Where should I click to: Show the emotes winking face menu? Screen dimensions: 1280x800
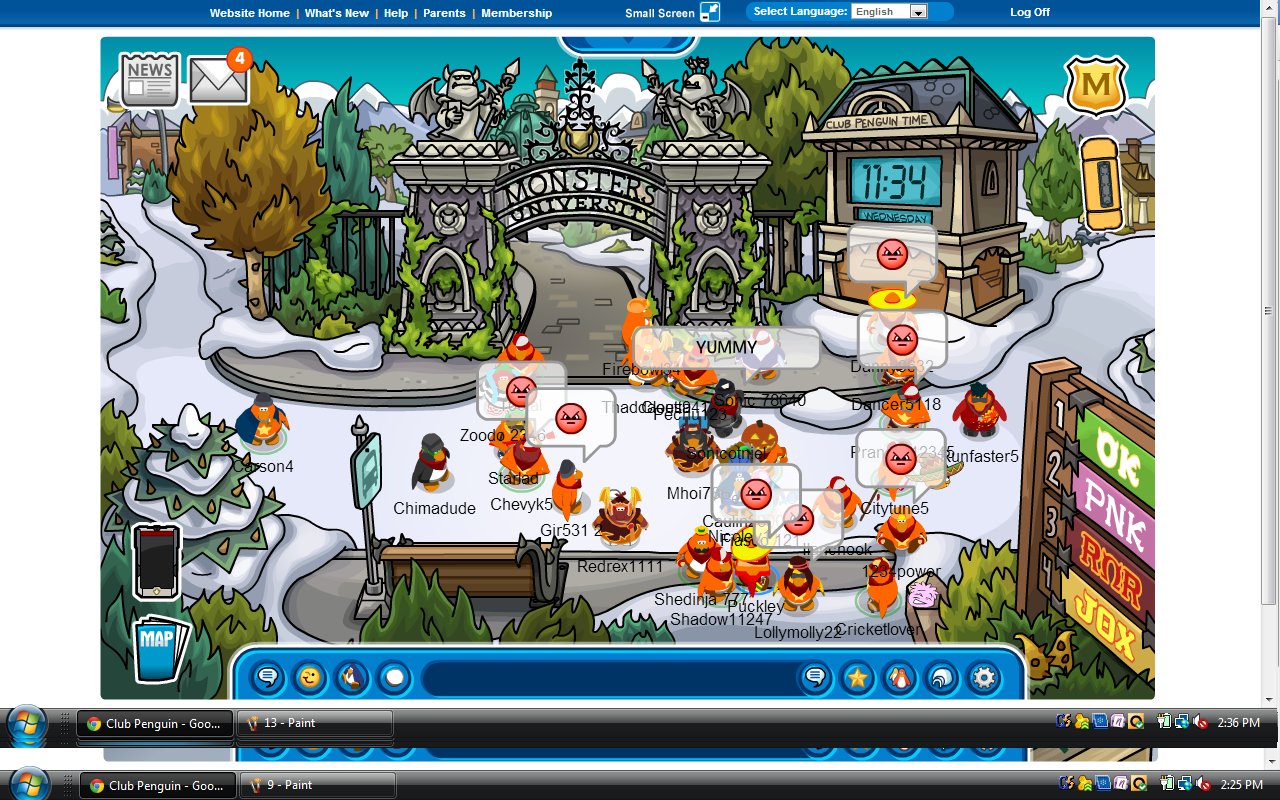(310, 678)
